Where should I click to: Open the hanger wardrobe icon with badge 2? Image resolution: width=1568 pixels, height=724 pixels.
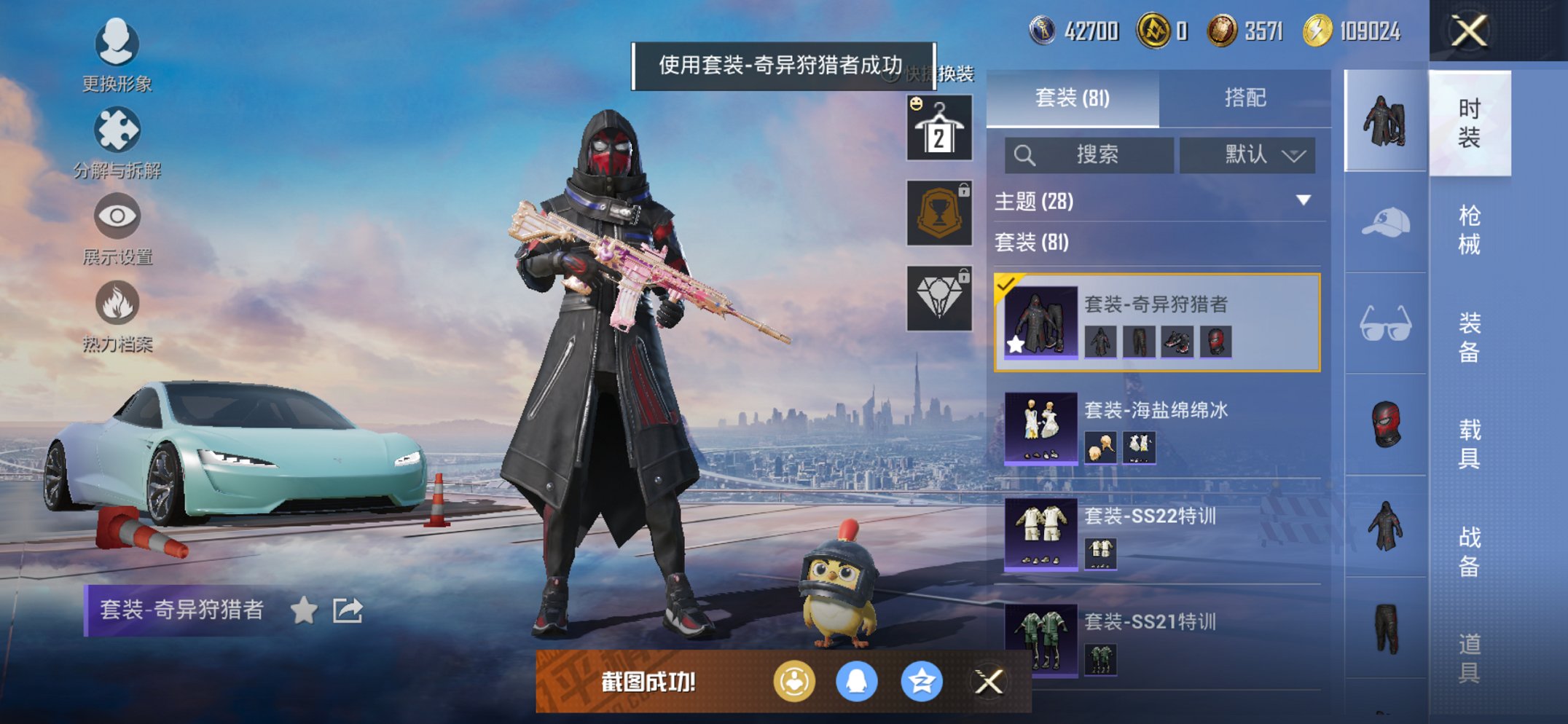click(938, 127)
